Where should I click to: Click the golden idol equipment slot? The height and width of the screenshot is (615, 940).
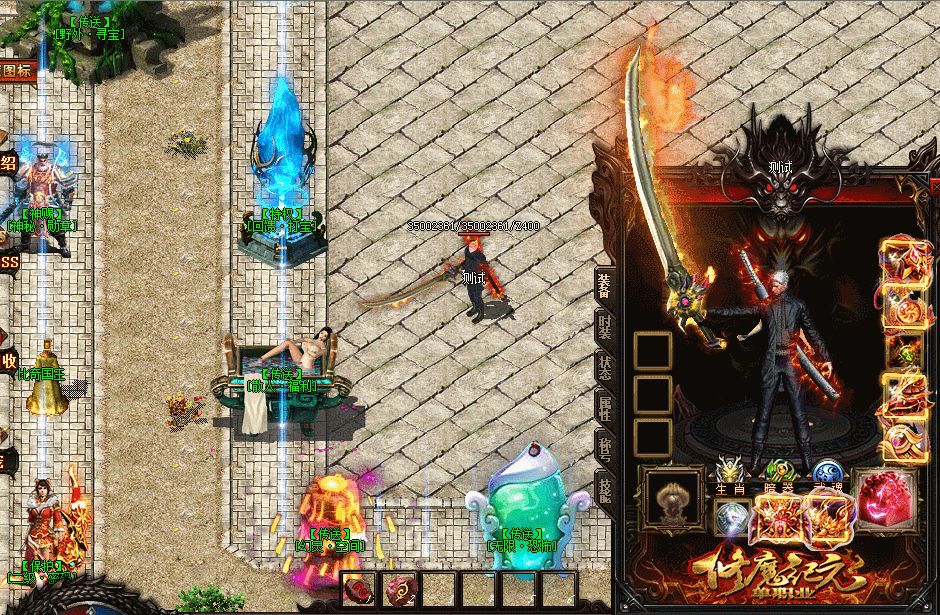[x=670, y=497]
